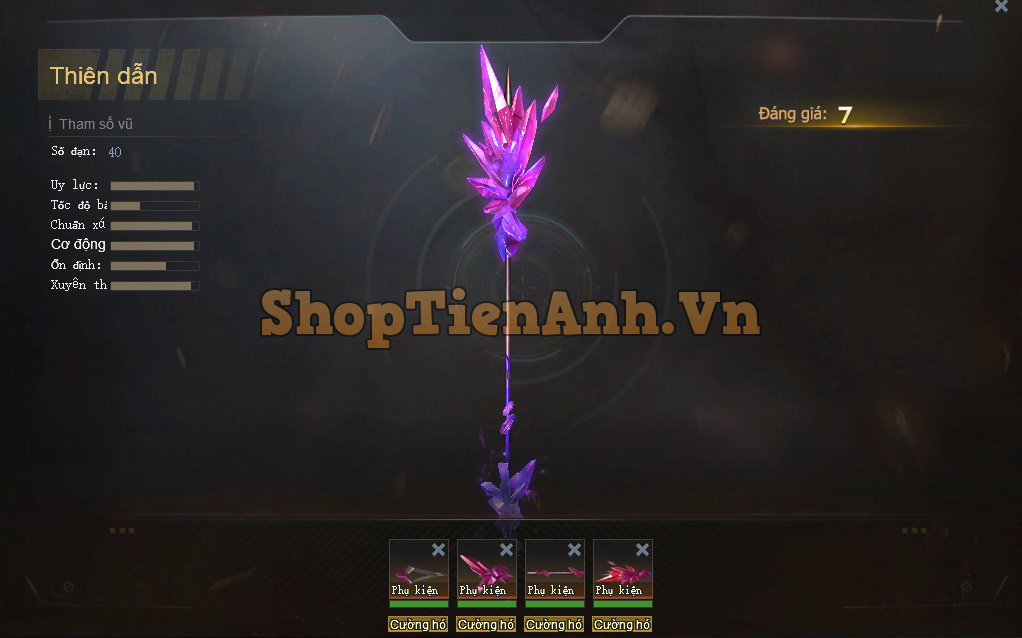The height and width of the screenshot is (638, 1022).
Task: Select the pink crystal spike accessory slot
Action: click(486, 572)
